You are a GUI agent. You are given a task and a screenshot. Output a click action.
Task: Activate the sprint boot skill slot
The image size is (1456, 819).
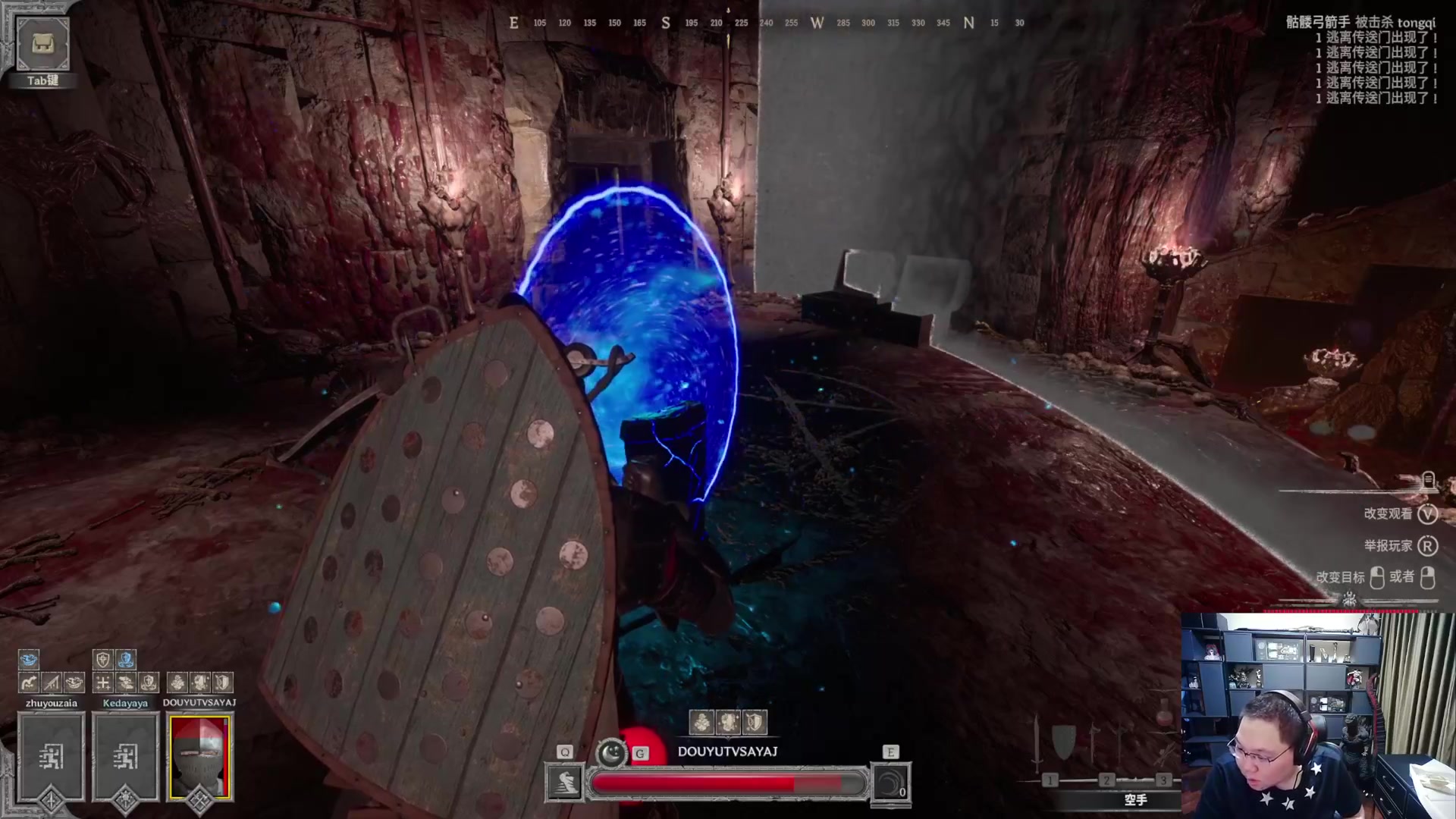565,783
